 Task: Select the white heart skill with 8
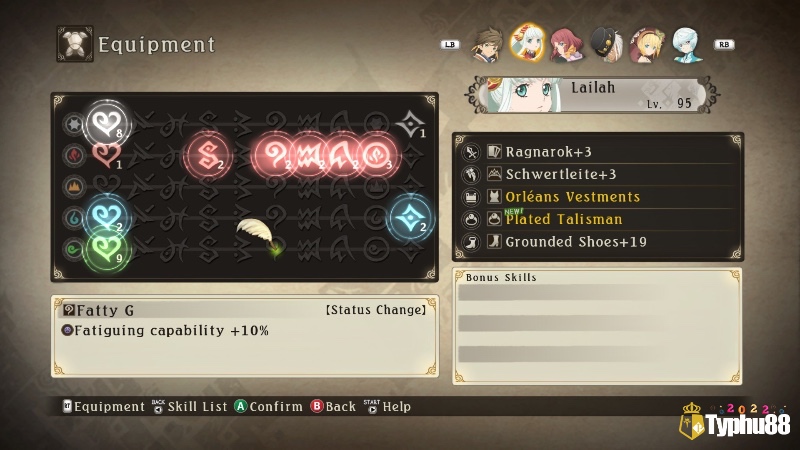point(103,123)
